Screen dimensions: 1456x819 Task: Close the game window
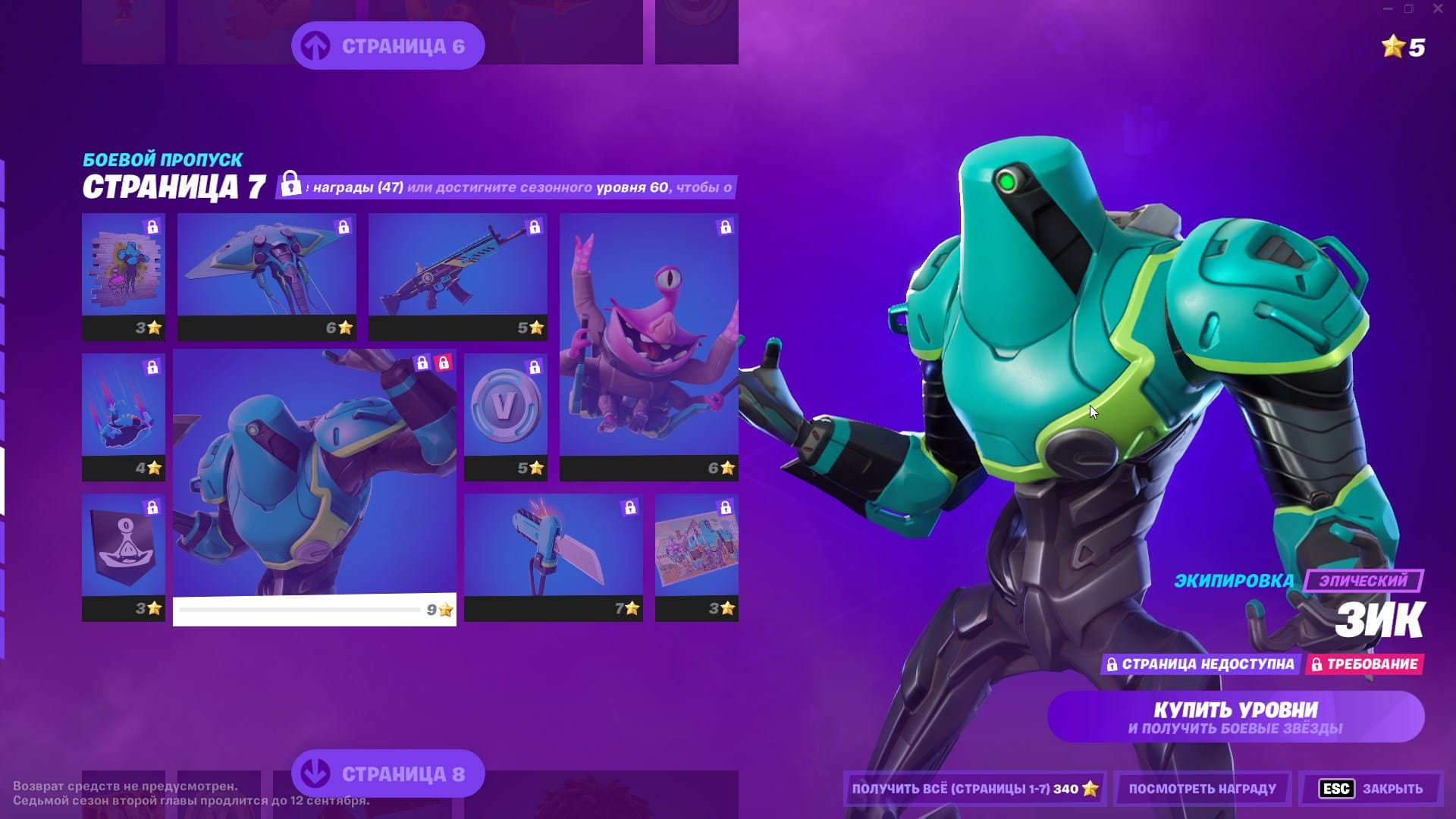(x=1437, y=9)
